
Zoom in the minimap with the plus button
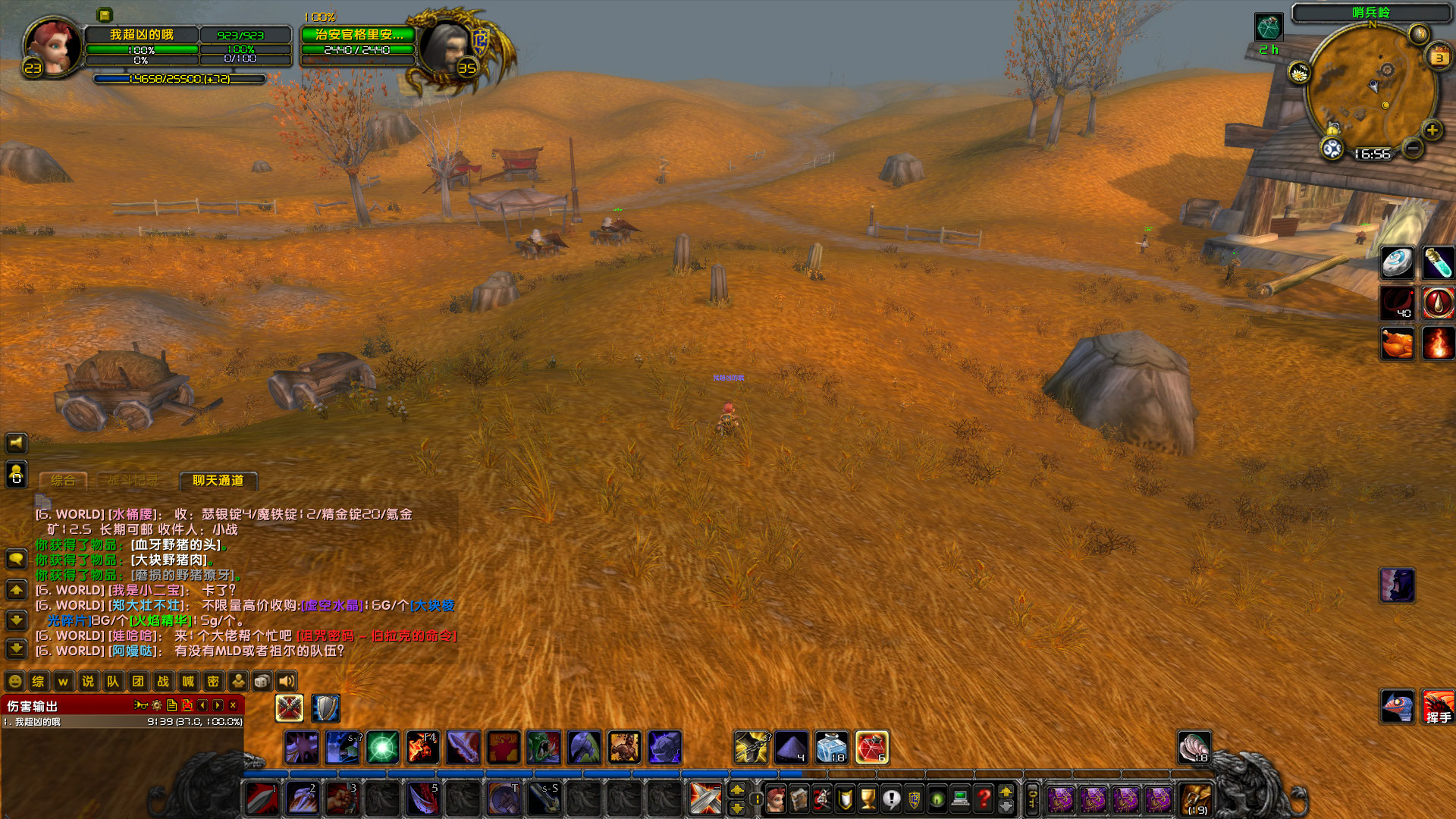click(1432, 130)
